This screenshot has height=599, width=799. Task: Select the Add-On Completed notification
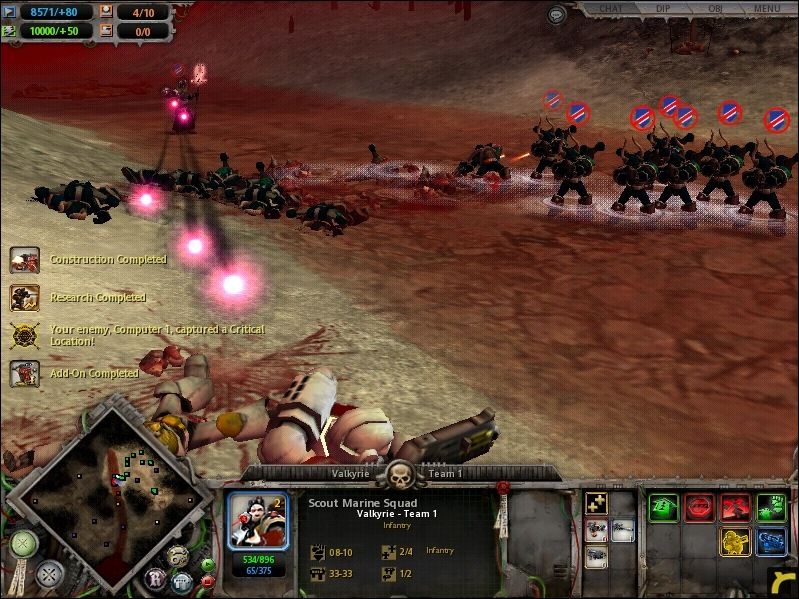25,373
